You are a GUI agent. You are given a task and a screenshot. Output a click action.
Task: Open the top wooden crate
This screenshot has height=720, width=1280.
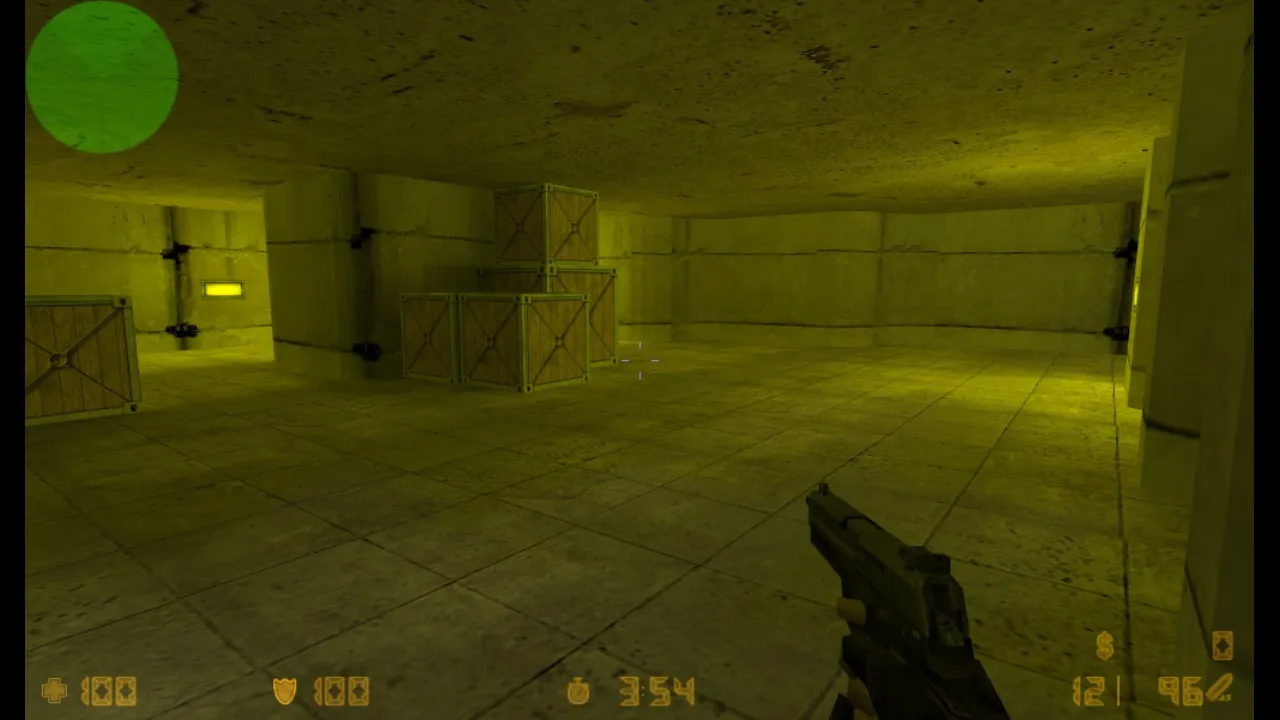[x=545, y=225]
